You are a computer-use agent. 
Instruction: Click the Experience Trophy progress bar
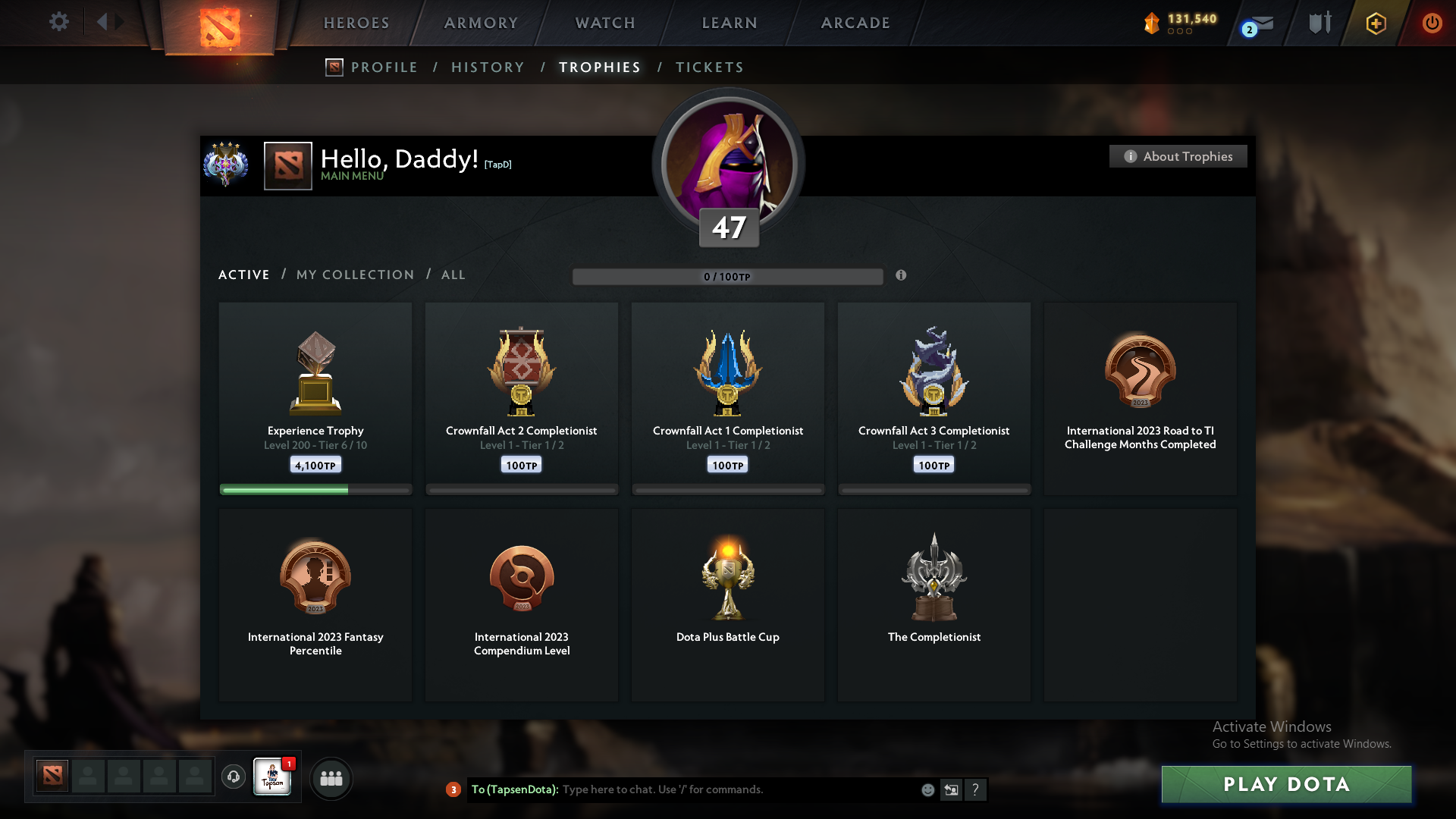pyautogui.click(x=315, y=490)
